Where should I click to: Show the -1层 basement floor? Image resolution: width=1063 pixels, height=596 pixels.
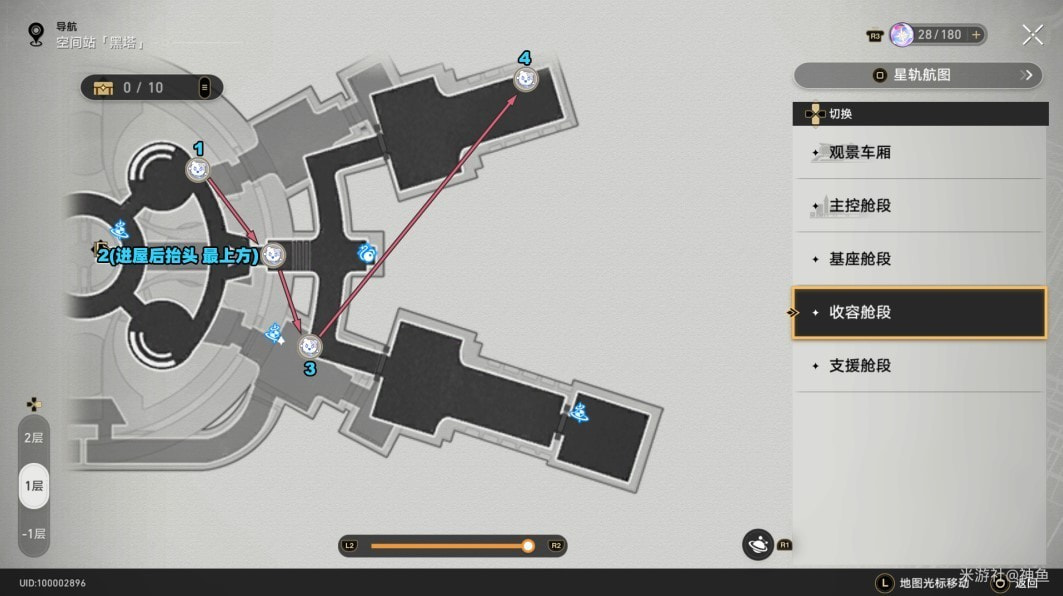click(x=34, y=533)
